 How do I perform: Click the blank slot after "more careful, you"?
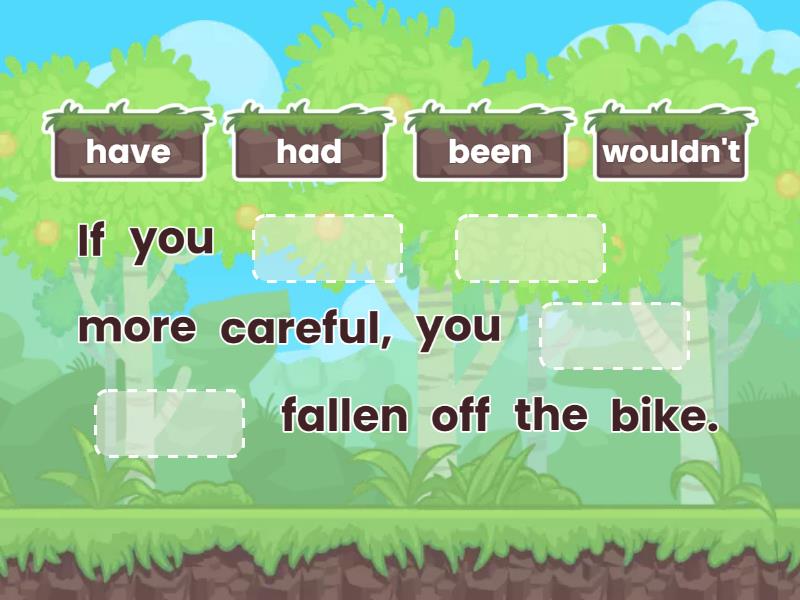pyautogui.click(x=614, y=336)
